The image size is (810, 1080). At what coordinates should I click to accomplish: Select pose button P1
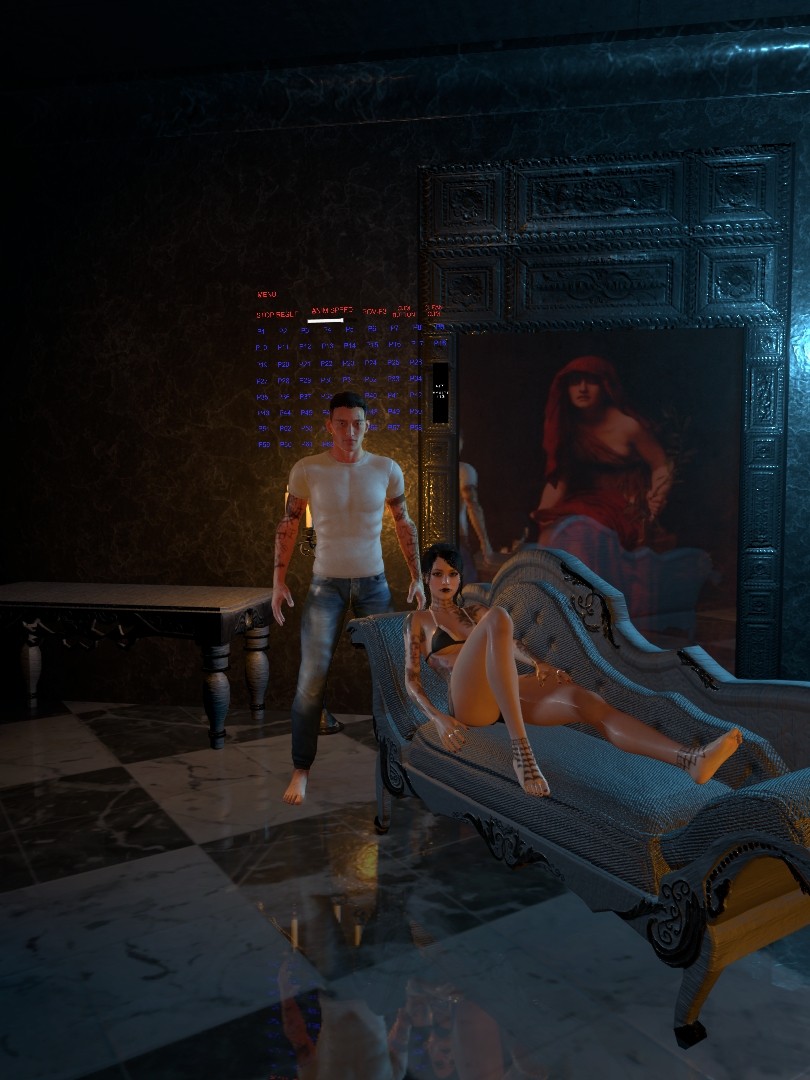pyautogui.click(x=261, y=330)
